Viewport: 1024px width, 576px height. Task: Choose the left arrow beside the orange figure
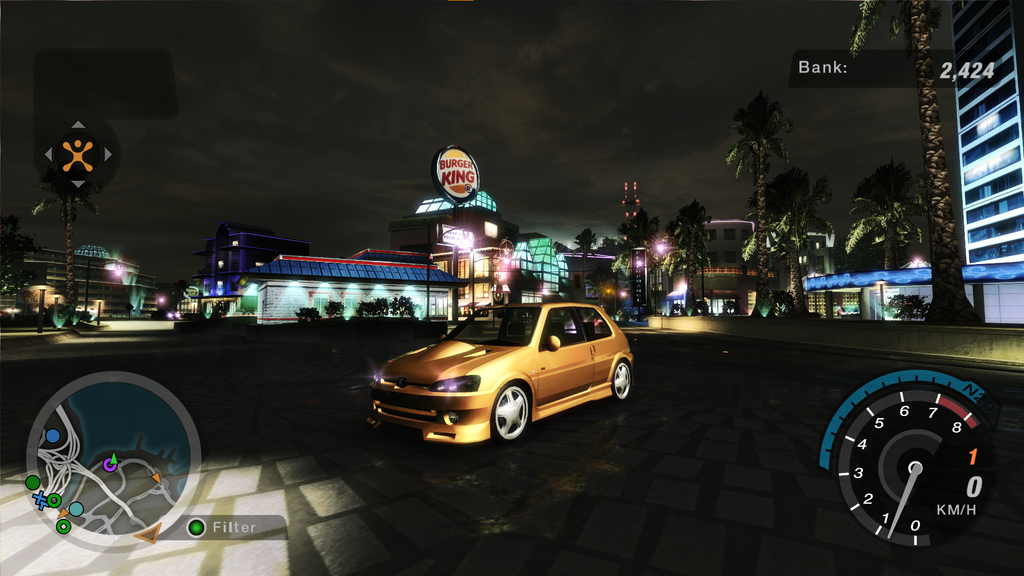pyautogui.click(x=48, y=155)
